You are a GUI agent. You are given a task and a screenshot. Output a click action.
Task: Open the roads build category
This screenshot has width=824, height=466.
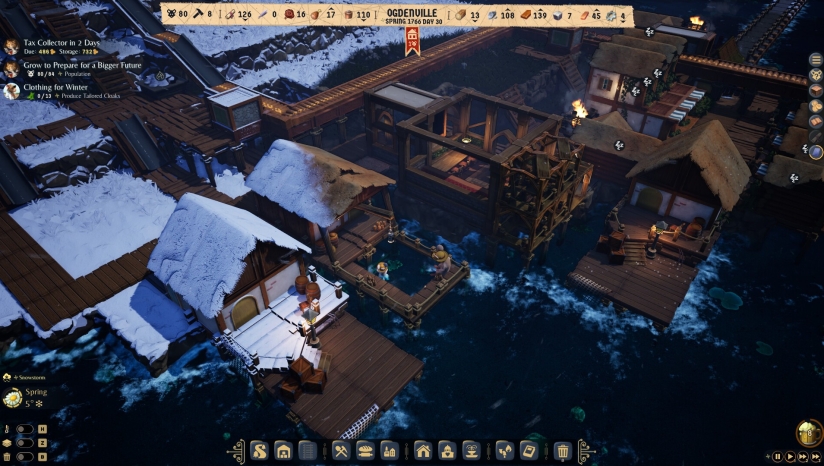click(259, 451)
